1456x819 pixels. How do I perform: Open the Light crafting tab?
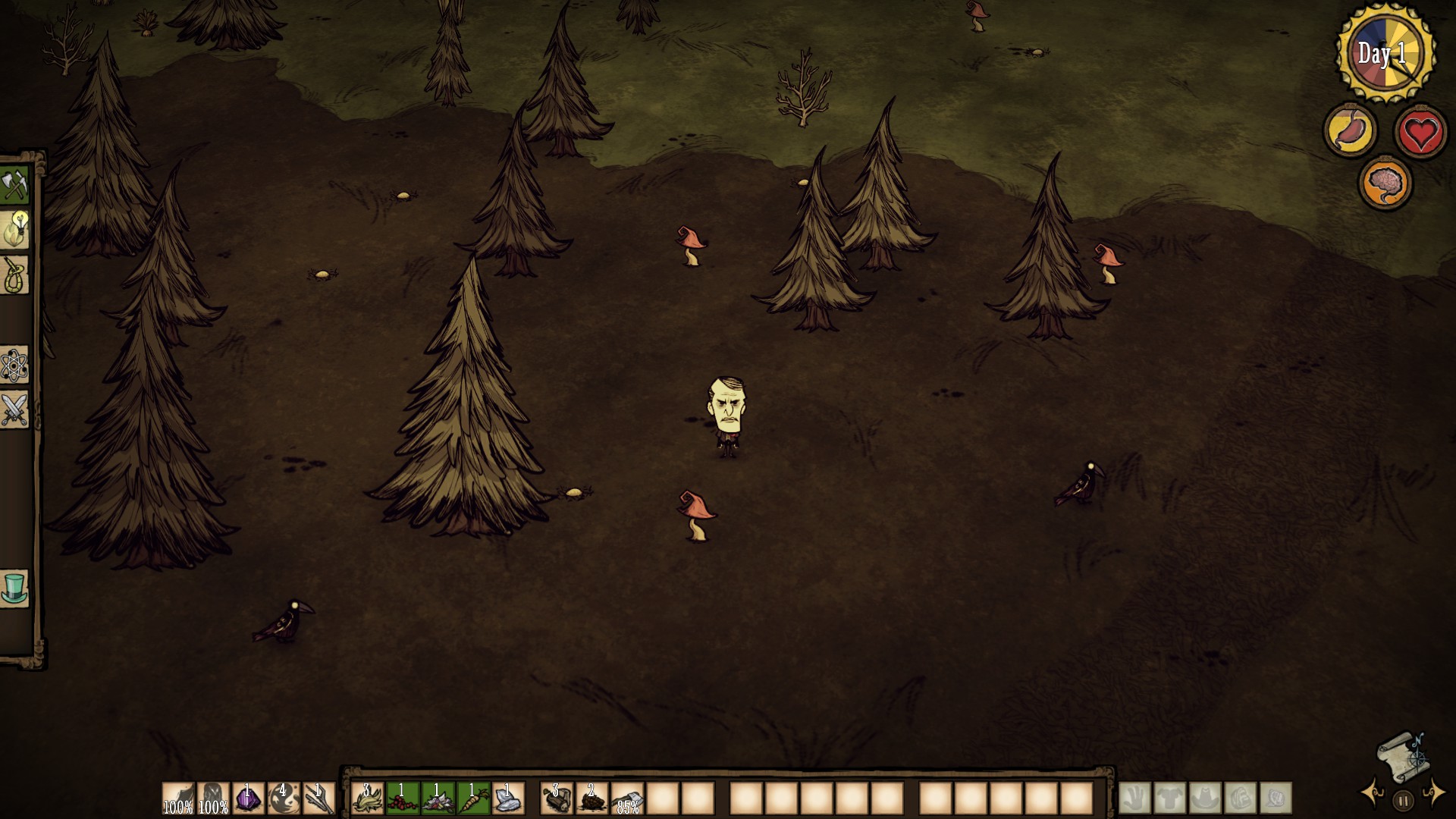(x=14, y=229)
